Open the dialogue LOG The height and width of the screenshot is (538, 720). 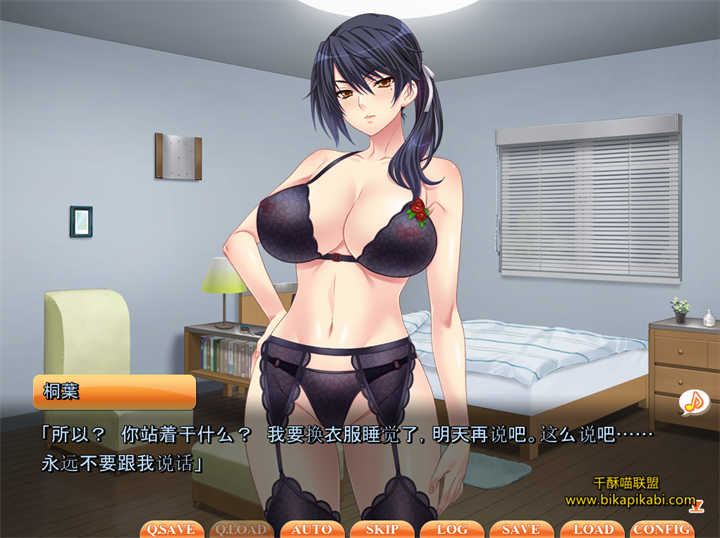(x=452, y=529)
